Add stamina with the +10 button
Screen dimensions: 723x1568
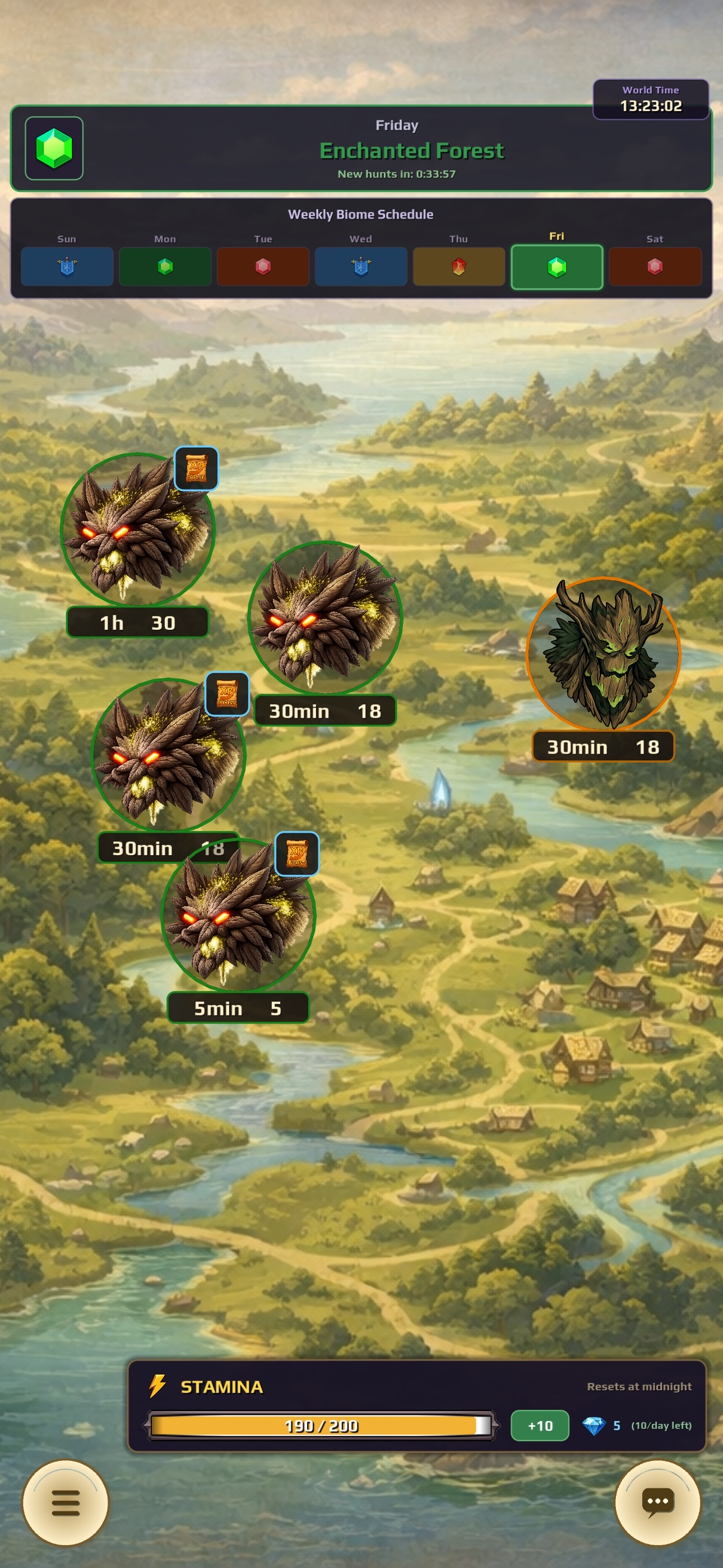pyautogui.click(x=540, y=1426)
